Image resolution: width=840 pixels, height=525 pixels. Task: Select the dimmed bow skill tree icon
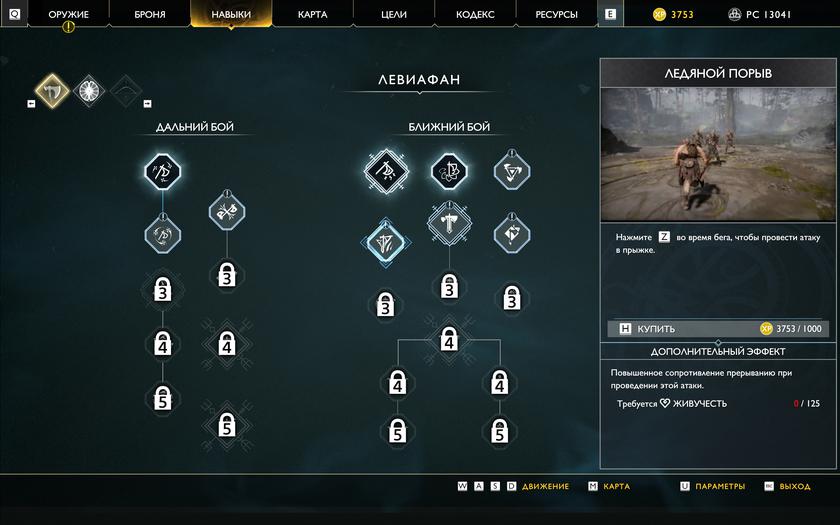pyautogui.click(x=125, y=90)
